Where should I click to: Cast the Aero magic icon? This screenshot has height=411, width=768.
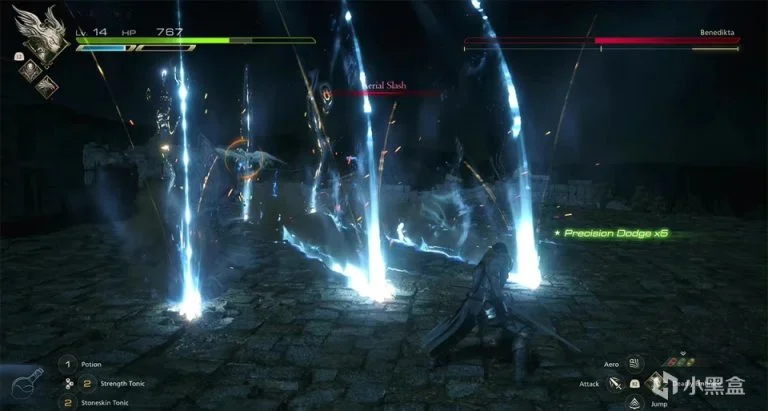coord(637,365)
